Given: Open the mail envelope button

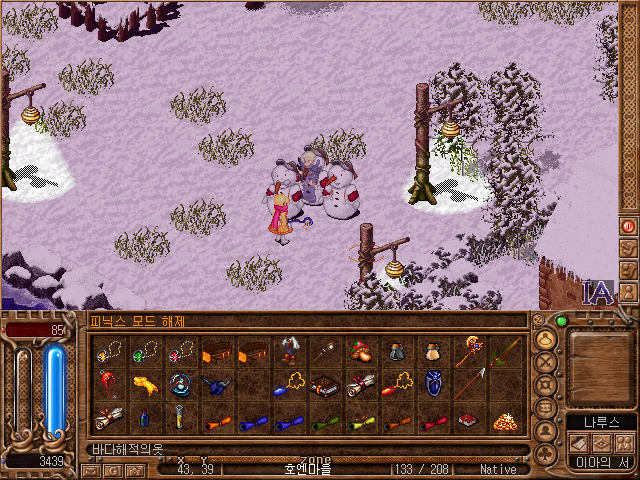Looking at the screenshot, I should point(91,469).
